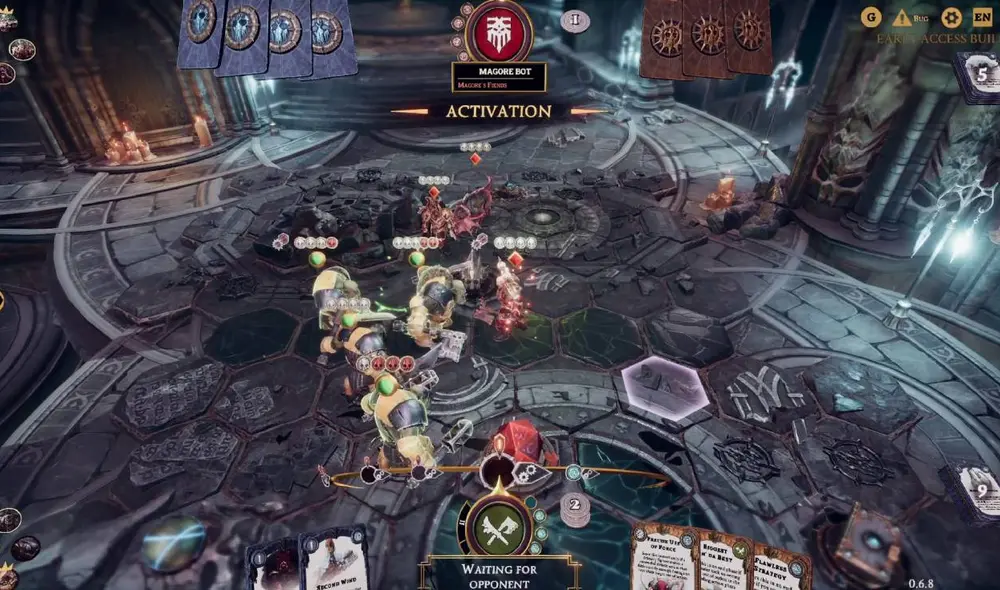
Task: Click the round G button
Action: 870,18
